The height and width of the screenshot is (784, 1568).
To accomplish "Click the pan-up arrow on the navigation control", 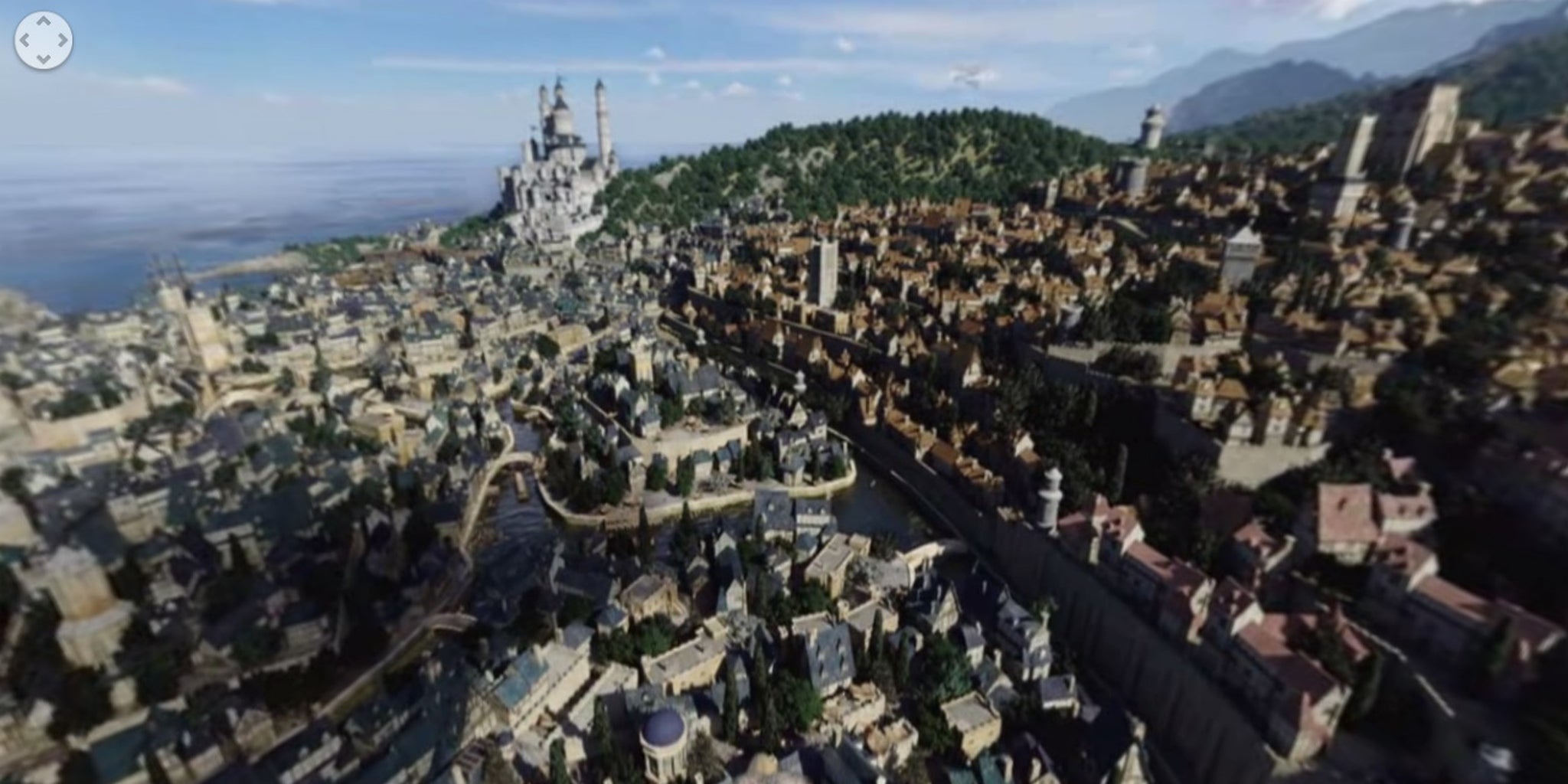I will coord(43,21).
